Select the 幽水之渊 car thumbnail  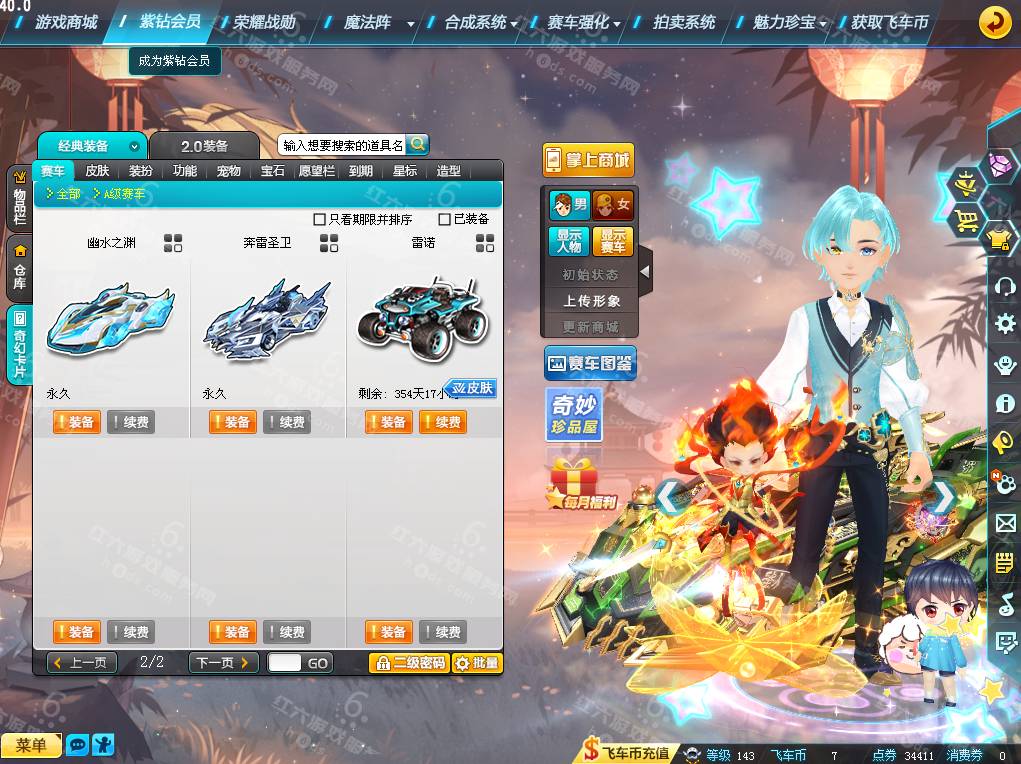point(110,320)
